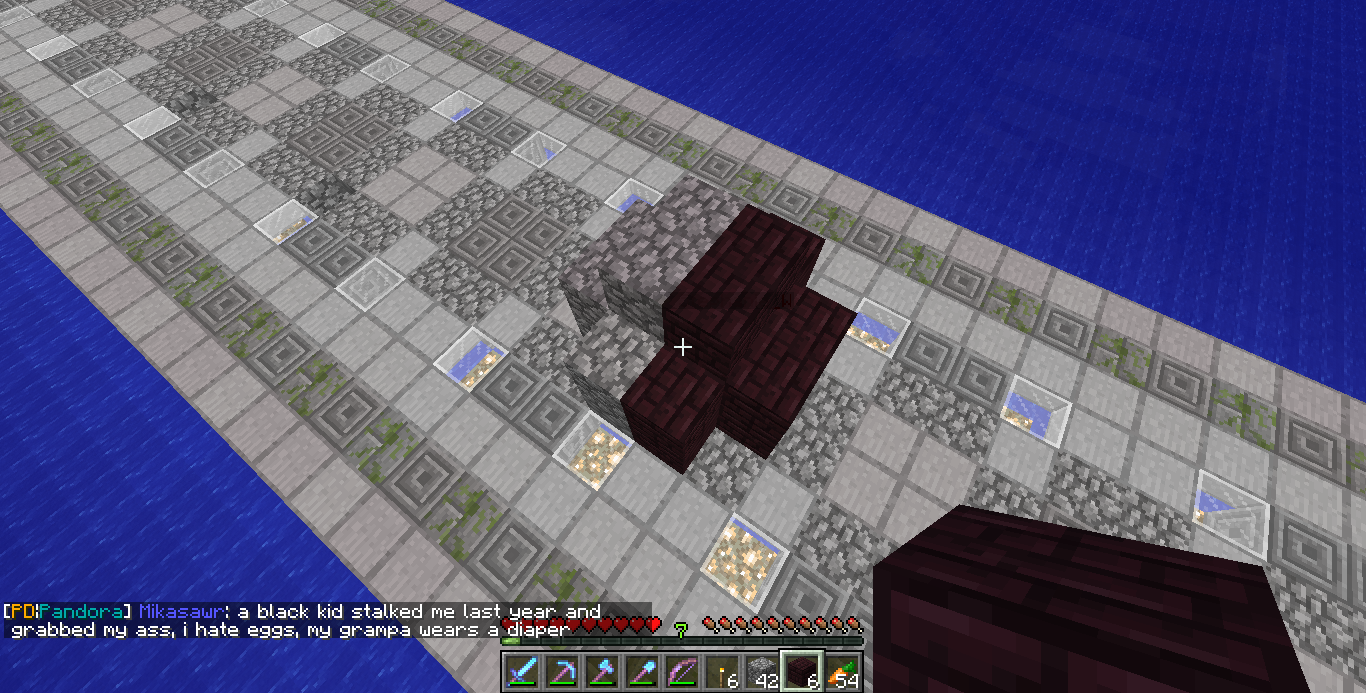Screen dimensions: 1366x693
Task: Select the enchanted bow hotbar slot
Action: tap(681, 672)
